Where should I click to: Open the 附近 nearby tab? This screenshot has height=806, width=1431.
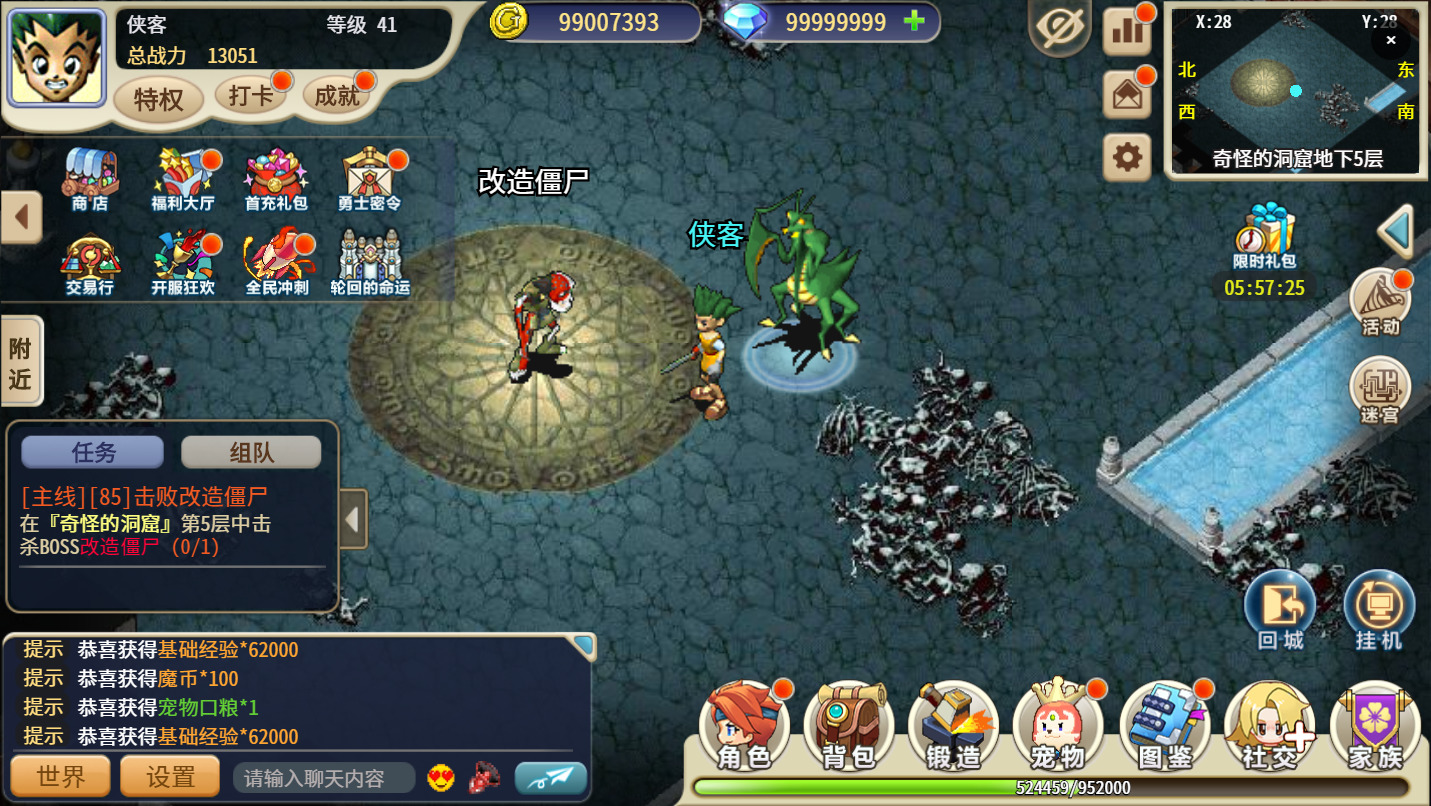pos(22,360)
